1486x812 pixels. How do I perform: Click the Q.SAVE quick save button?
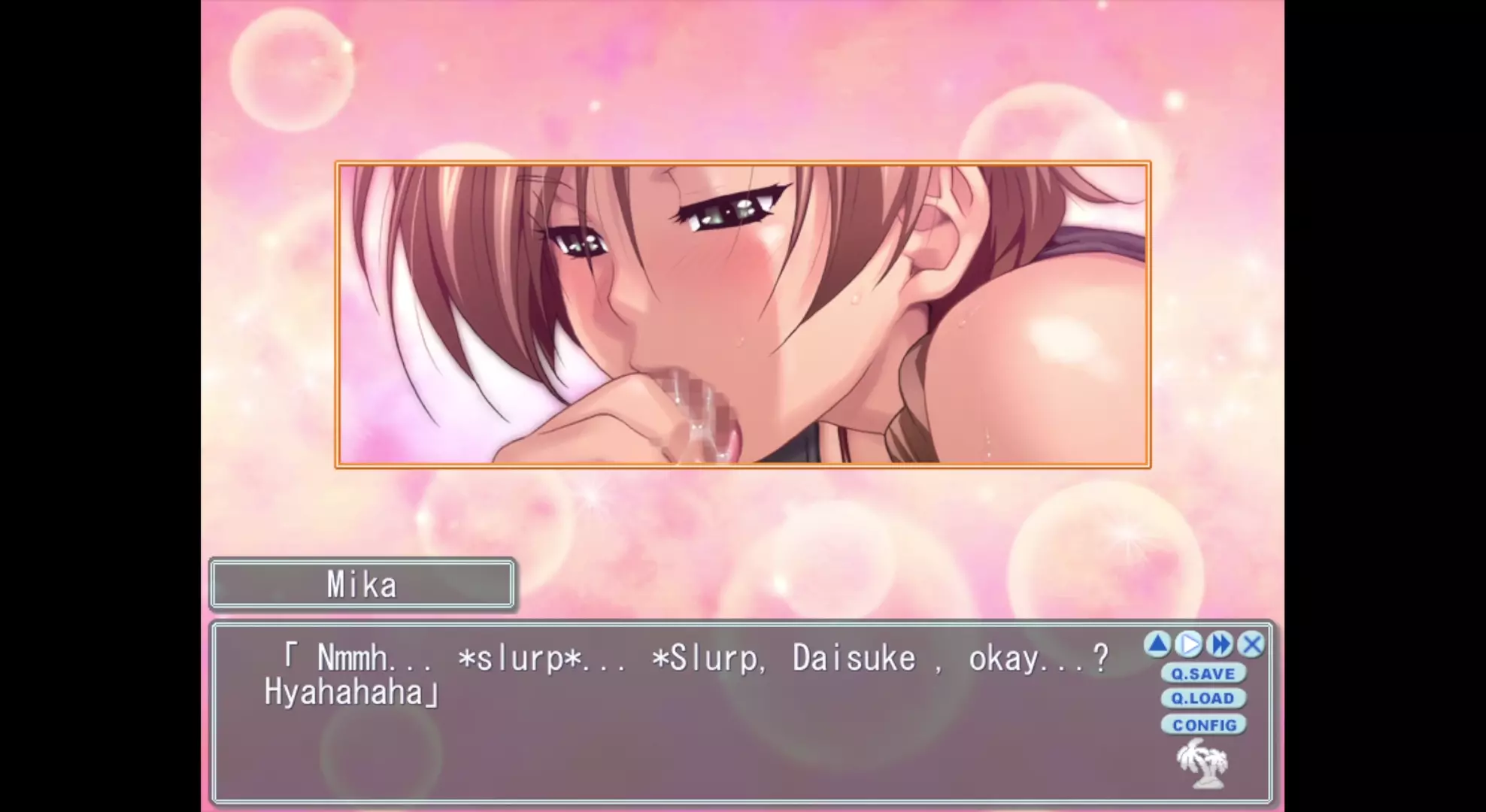[x=1202, y=674]
